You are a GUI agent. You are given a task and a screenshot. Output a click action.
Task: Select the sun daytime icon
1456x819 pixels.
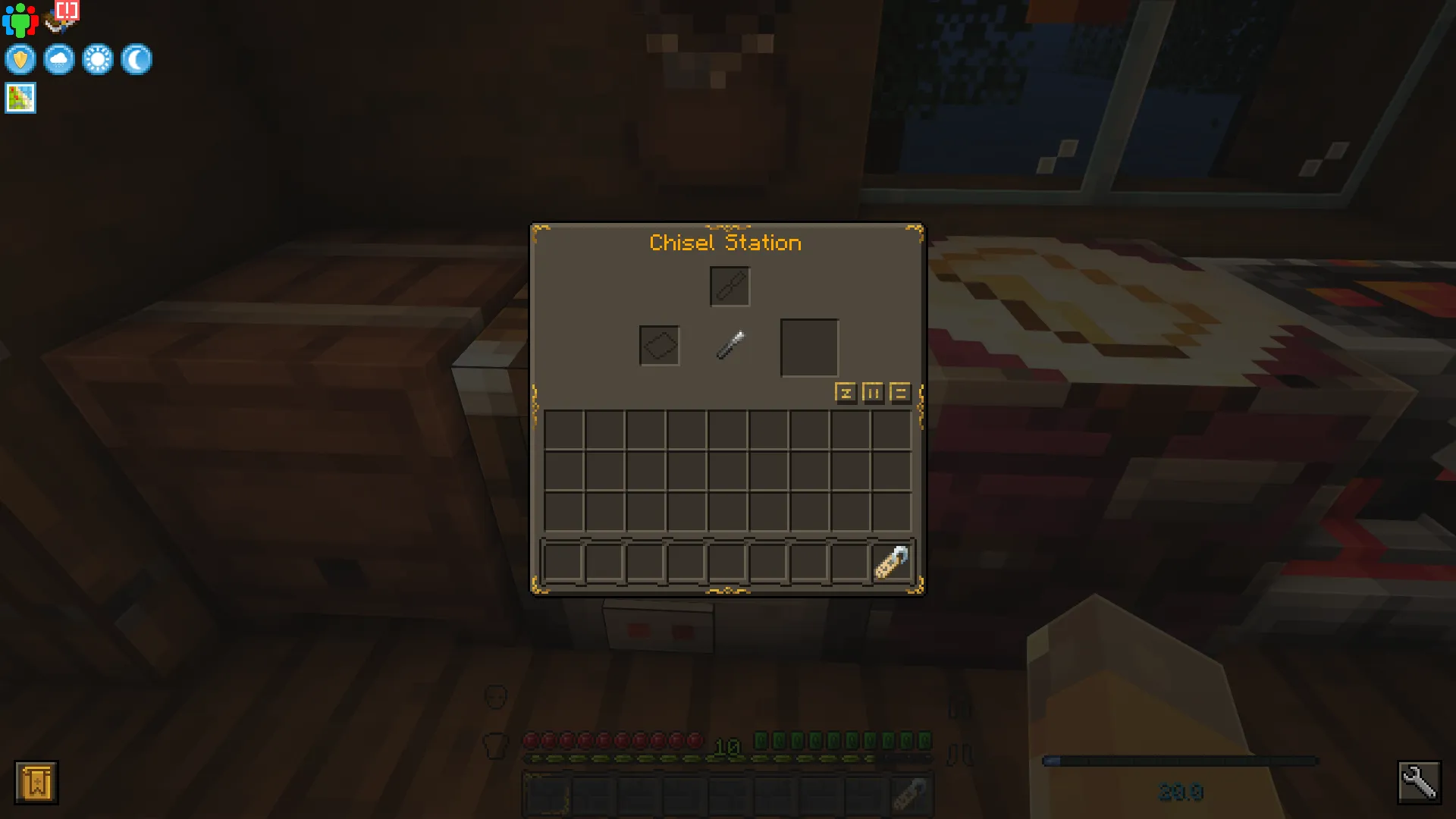(x=98, y=59)
